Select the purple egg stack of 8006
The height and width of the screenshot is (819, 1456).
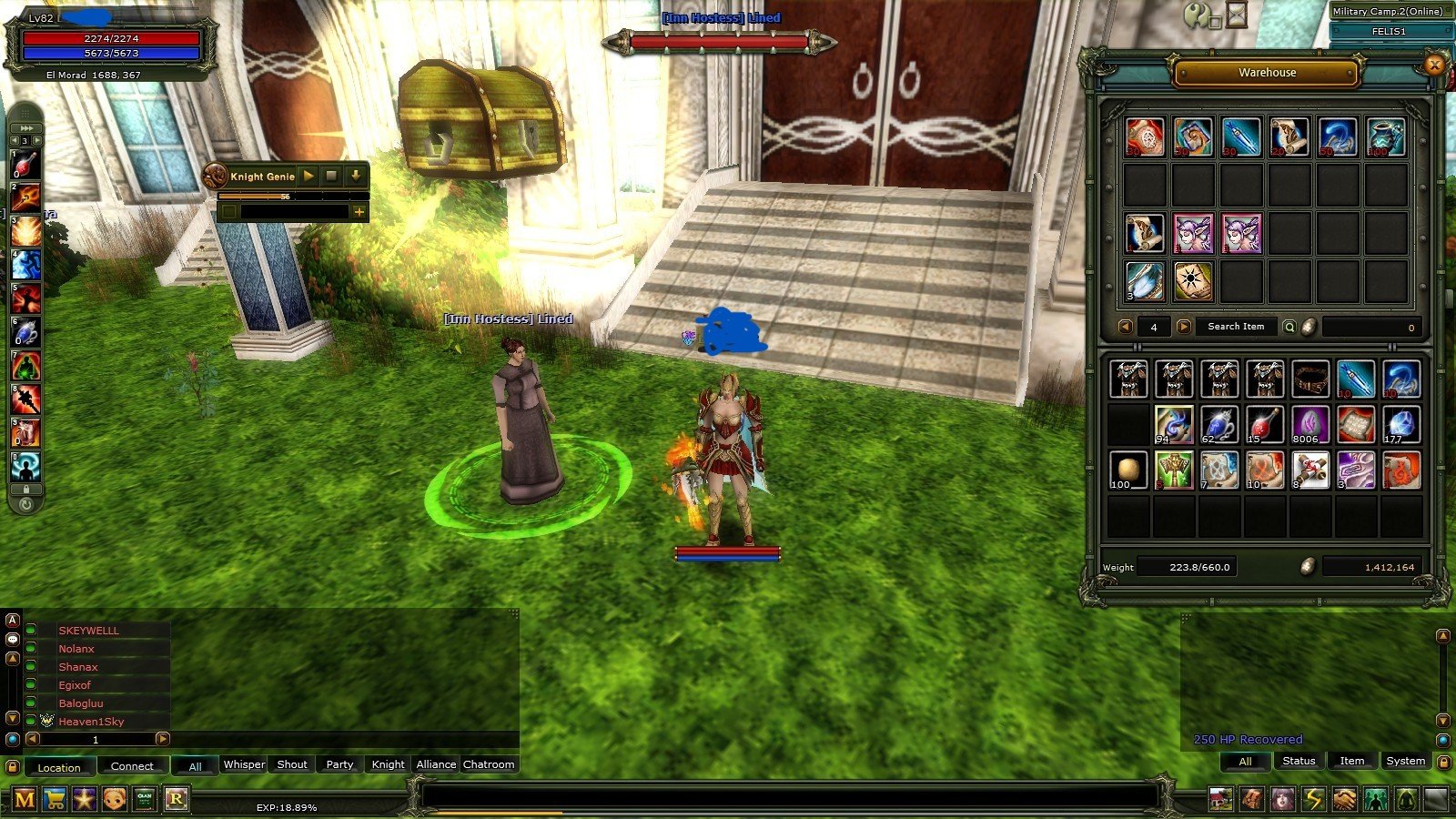point(1309,425)
